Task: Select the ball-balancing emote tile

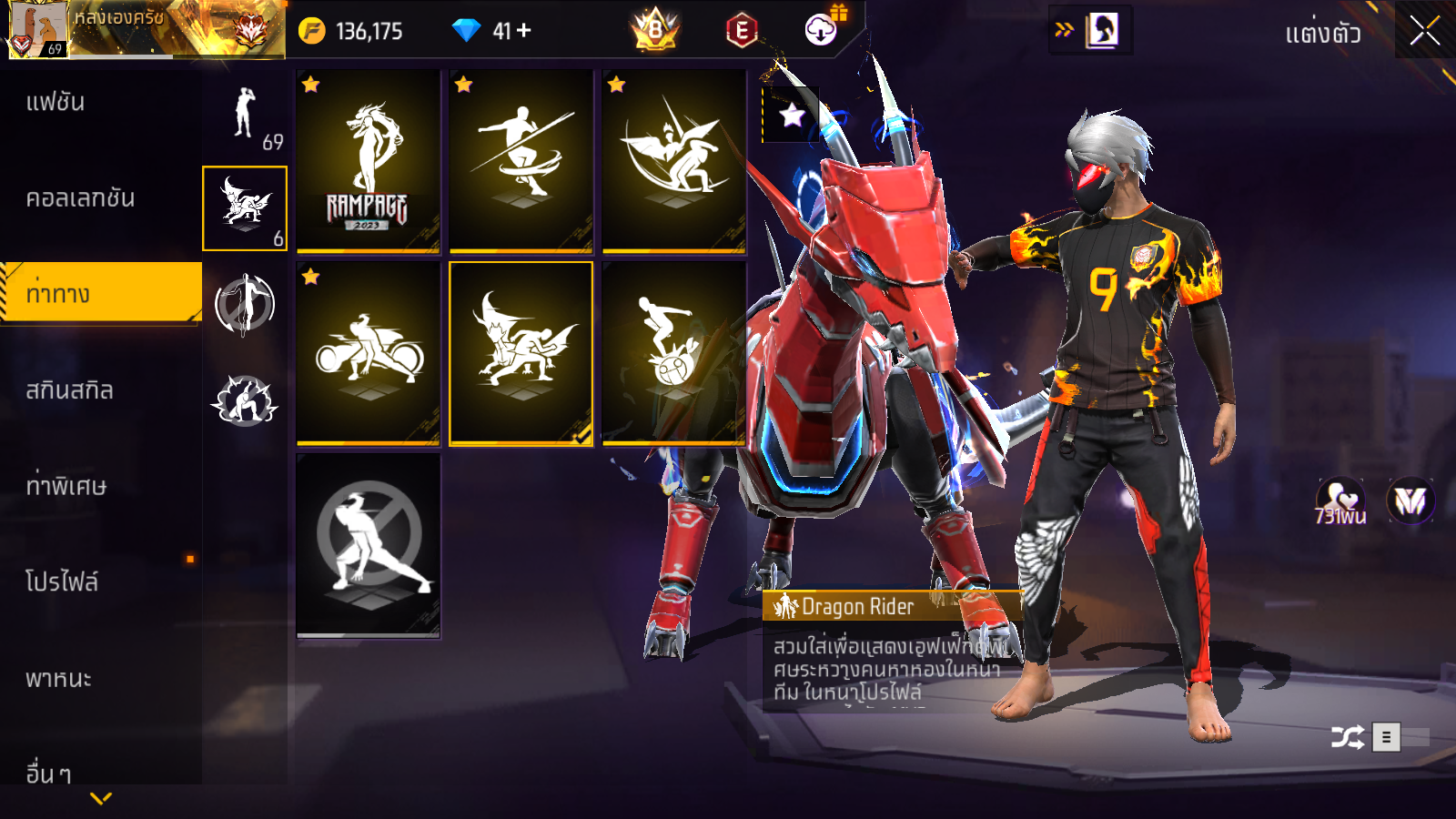Action: coord(673,353)
